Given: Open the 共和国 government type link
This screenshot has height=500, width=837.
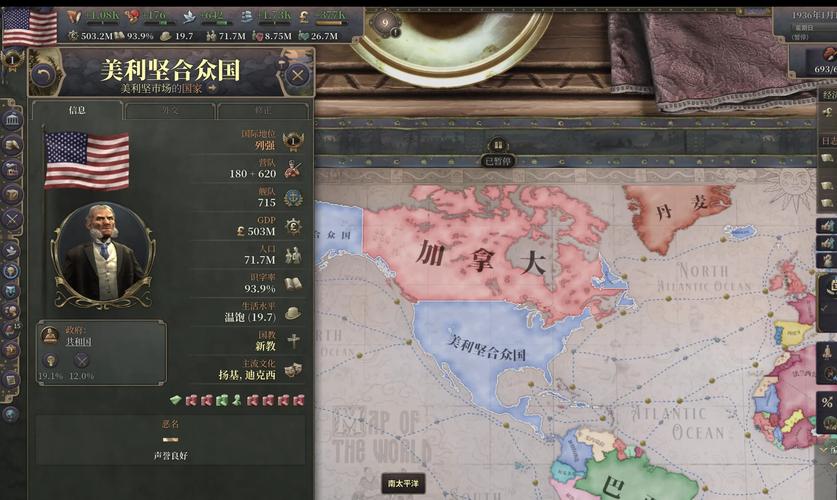Looking at the screenshot, I should click(77, 341).
